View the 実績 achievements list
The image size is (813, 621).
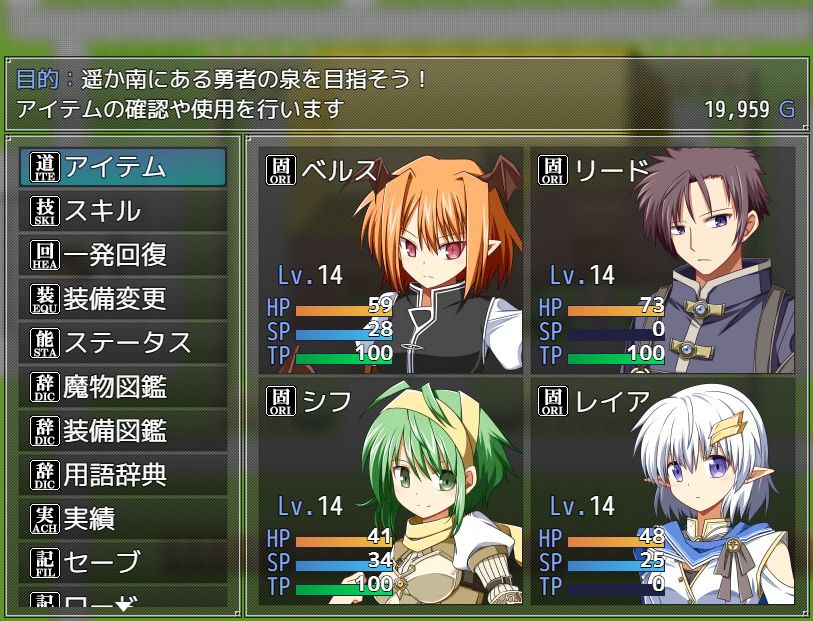123,519
